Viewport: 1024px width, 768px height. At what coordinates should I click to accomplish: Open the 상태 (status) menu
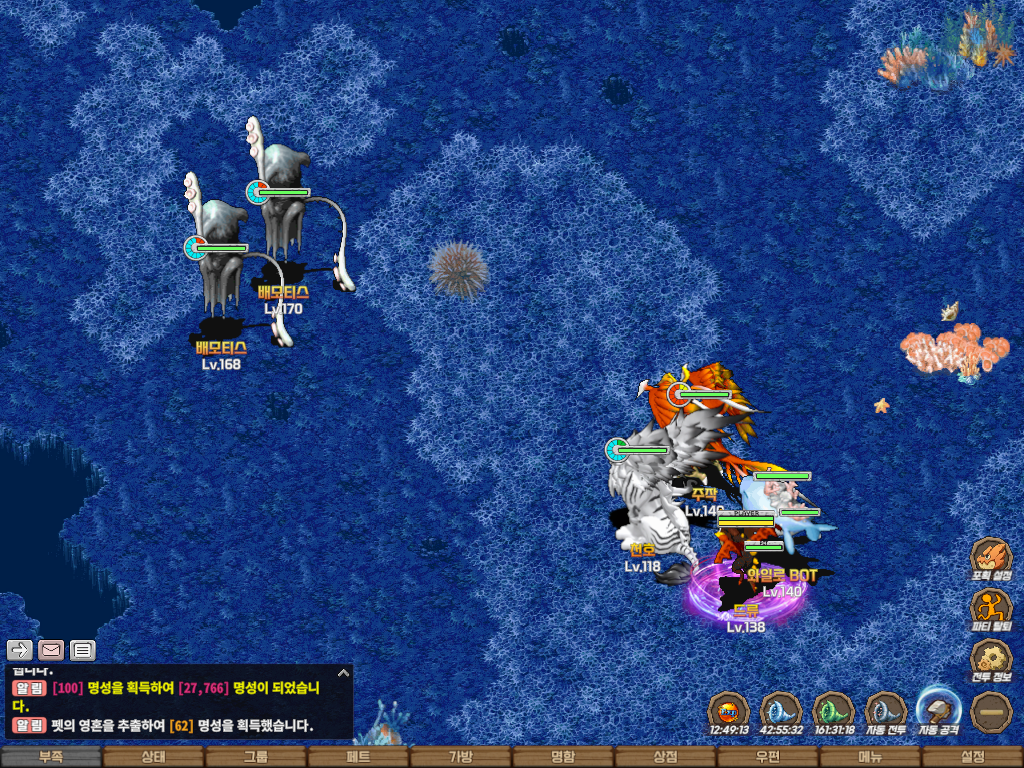pyautogui.click(x=153, y=757)
